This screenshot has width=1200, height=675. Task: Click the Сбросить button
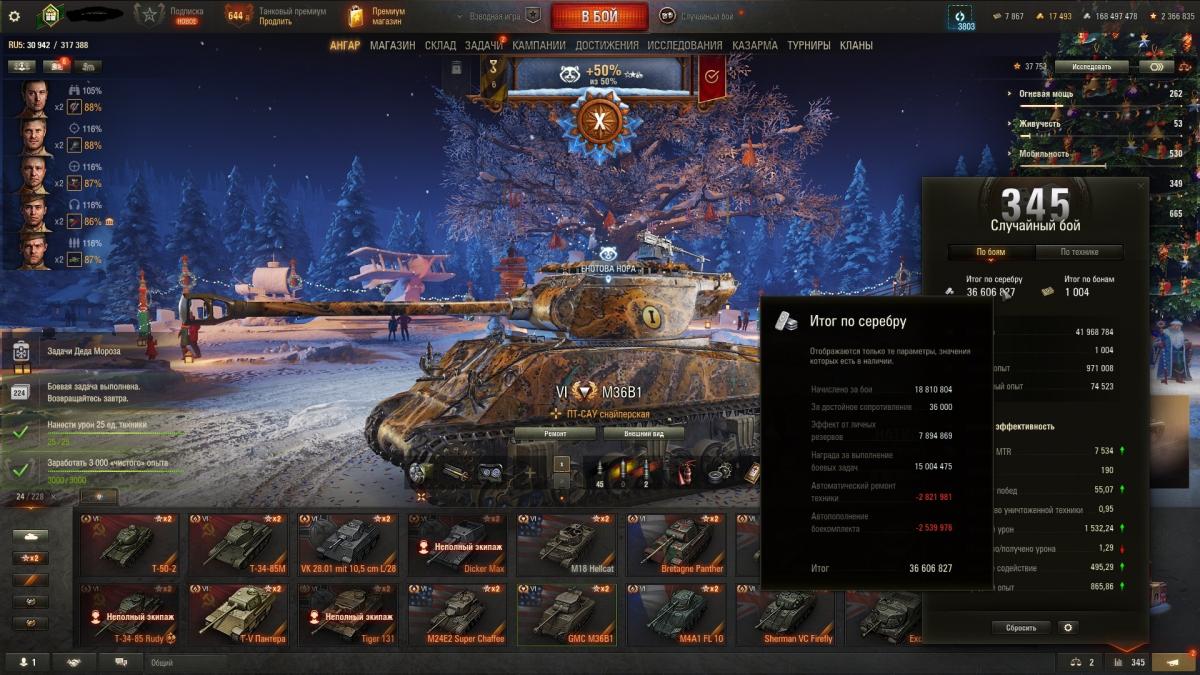1021,628
